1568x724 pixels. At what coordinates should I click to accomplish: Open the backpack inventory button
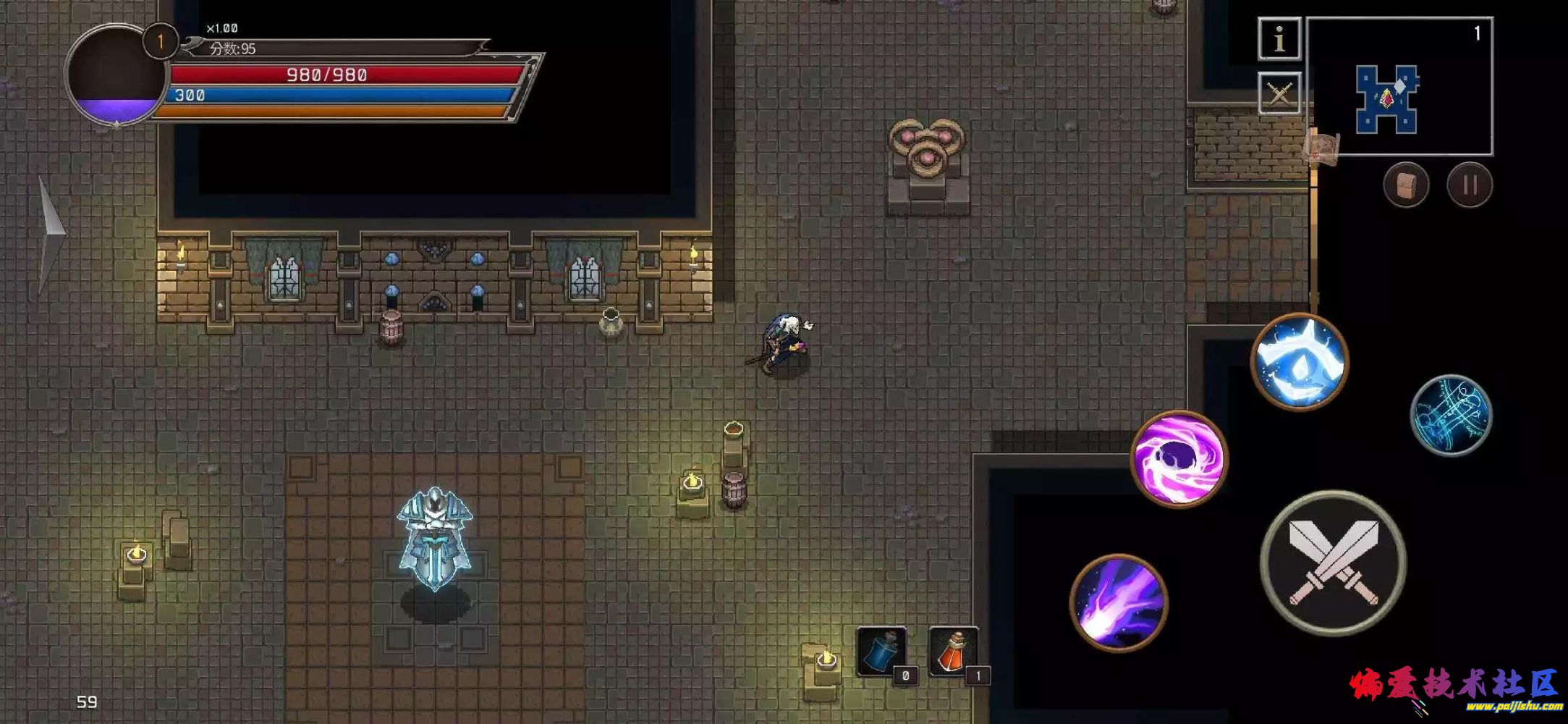click(x=1405, y=185)
